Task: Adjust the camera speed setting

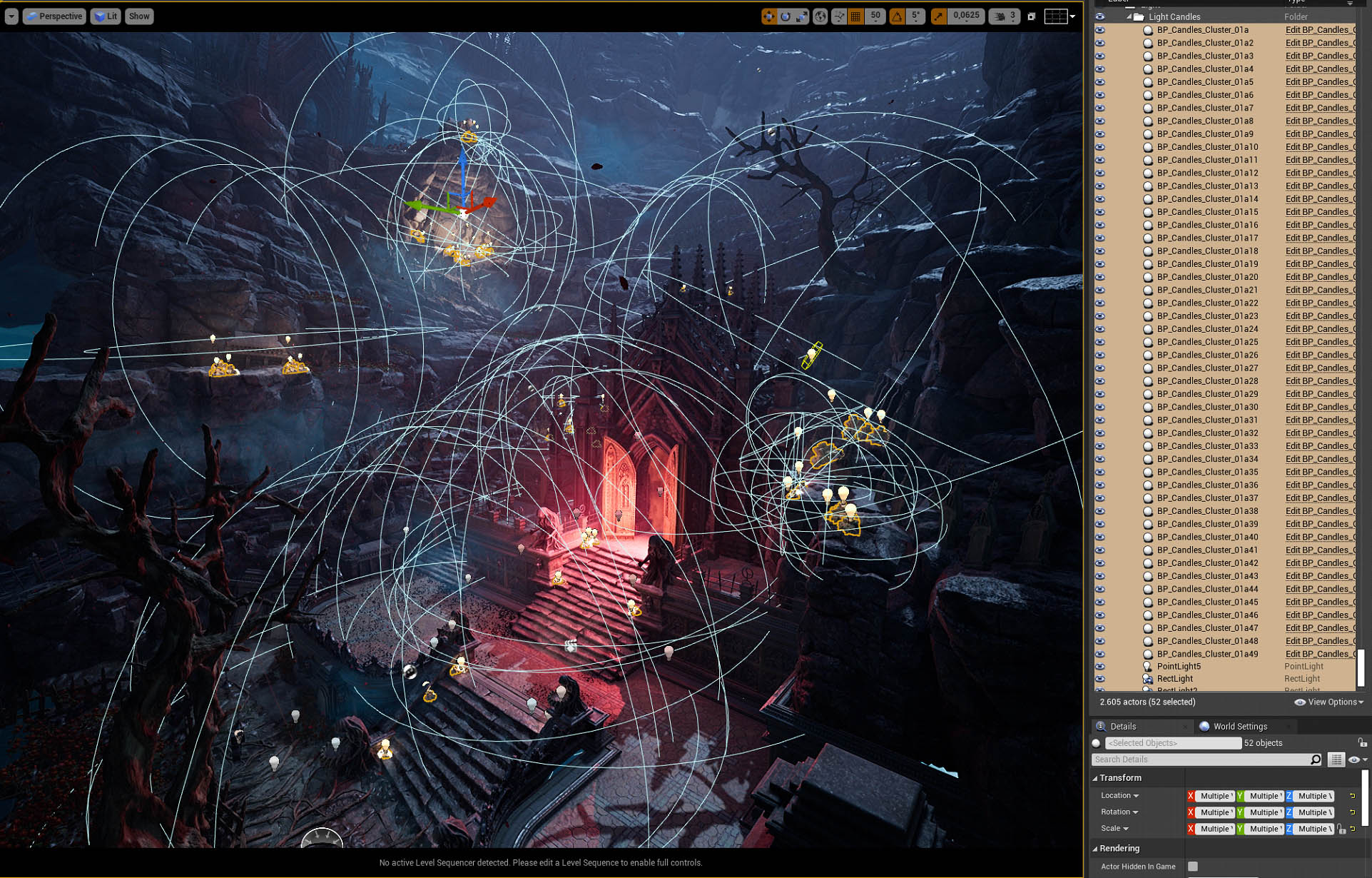Action: pos(1005,16)
